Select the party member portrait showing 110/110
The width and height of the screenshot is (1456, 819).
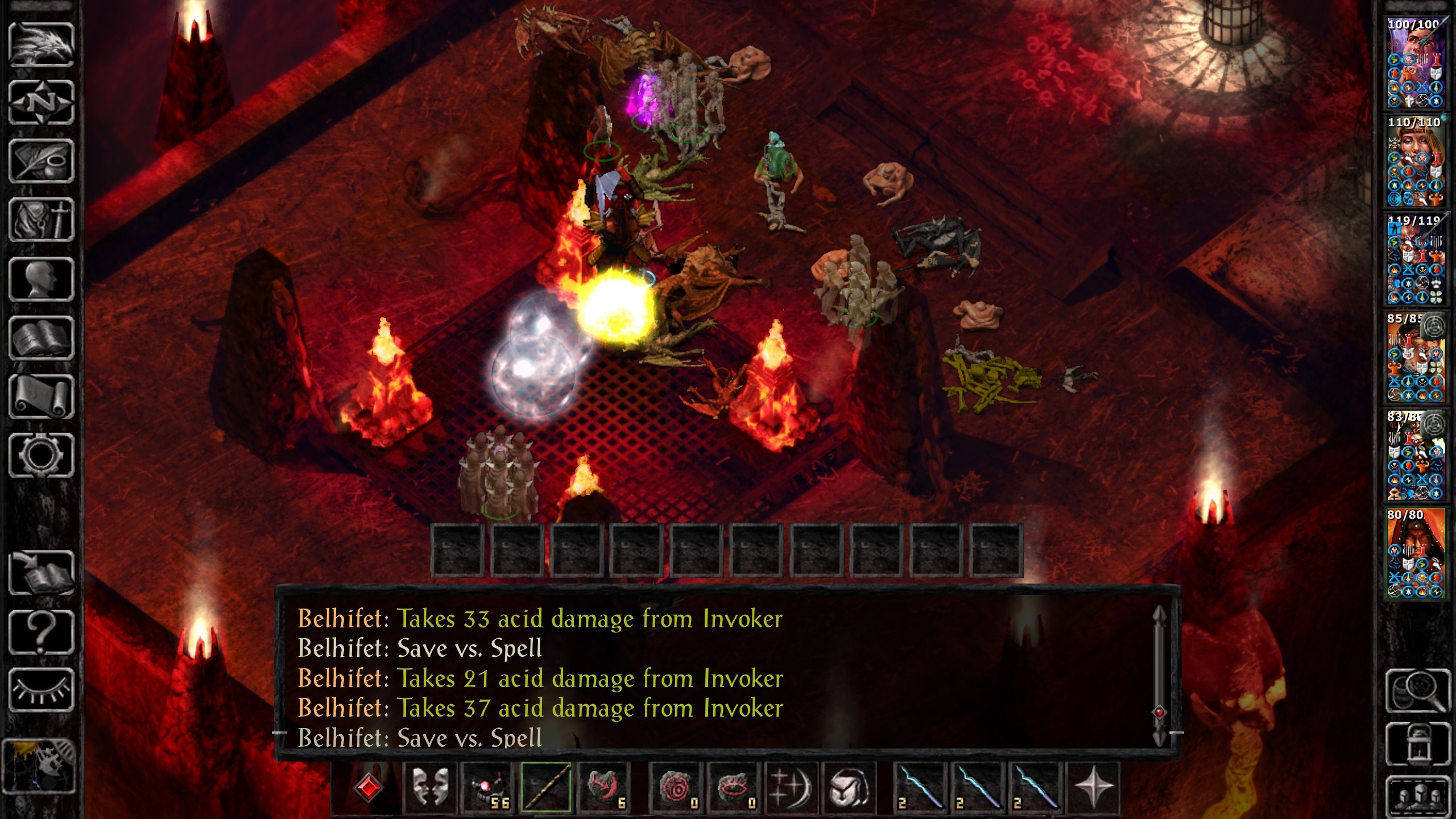click(x=1415, y=162)
